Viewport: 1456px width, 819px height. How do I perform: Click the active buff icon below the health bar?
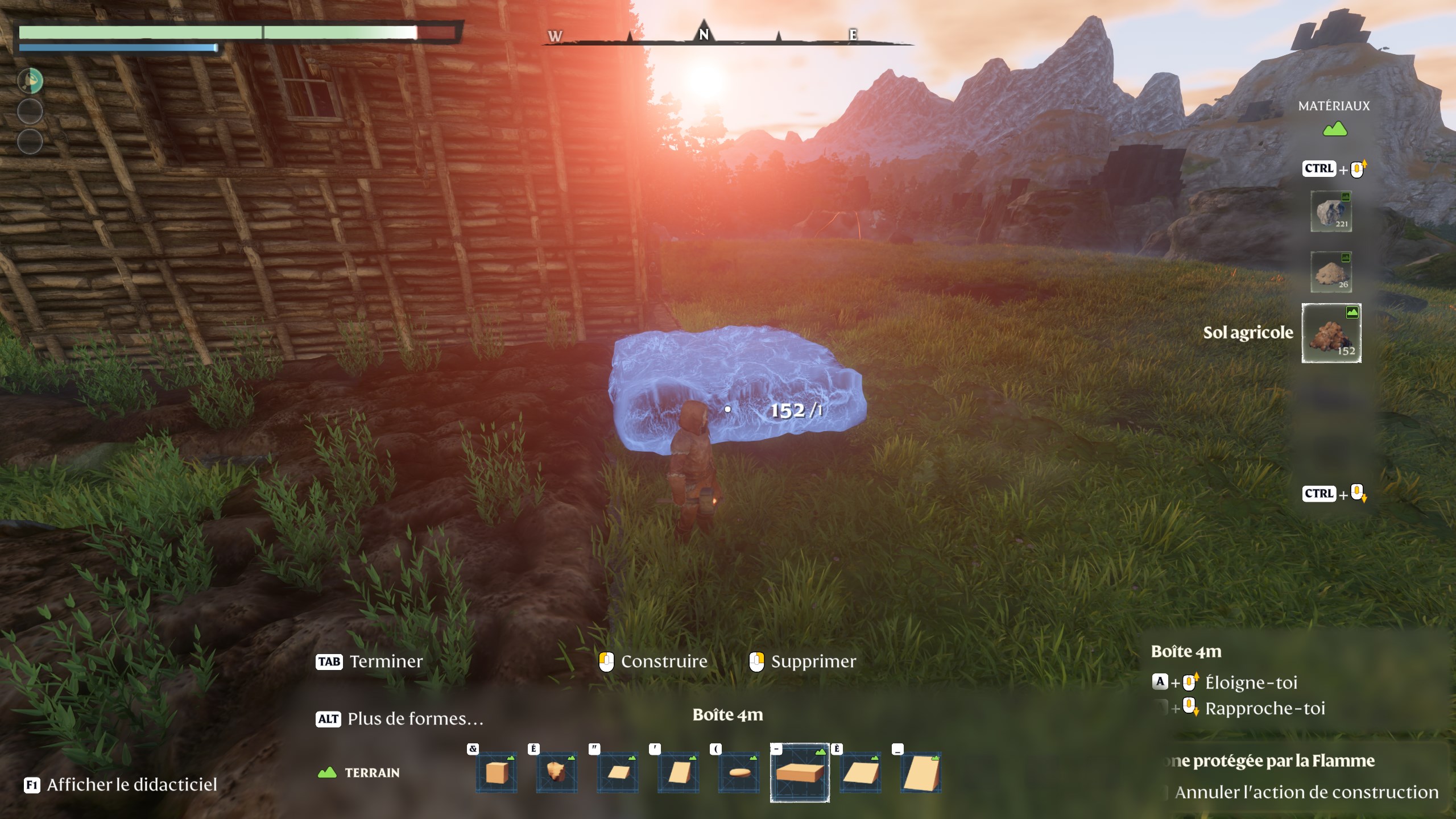click(x=30, y=81)
